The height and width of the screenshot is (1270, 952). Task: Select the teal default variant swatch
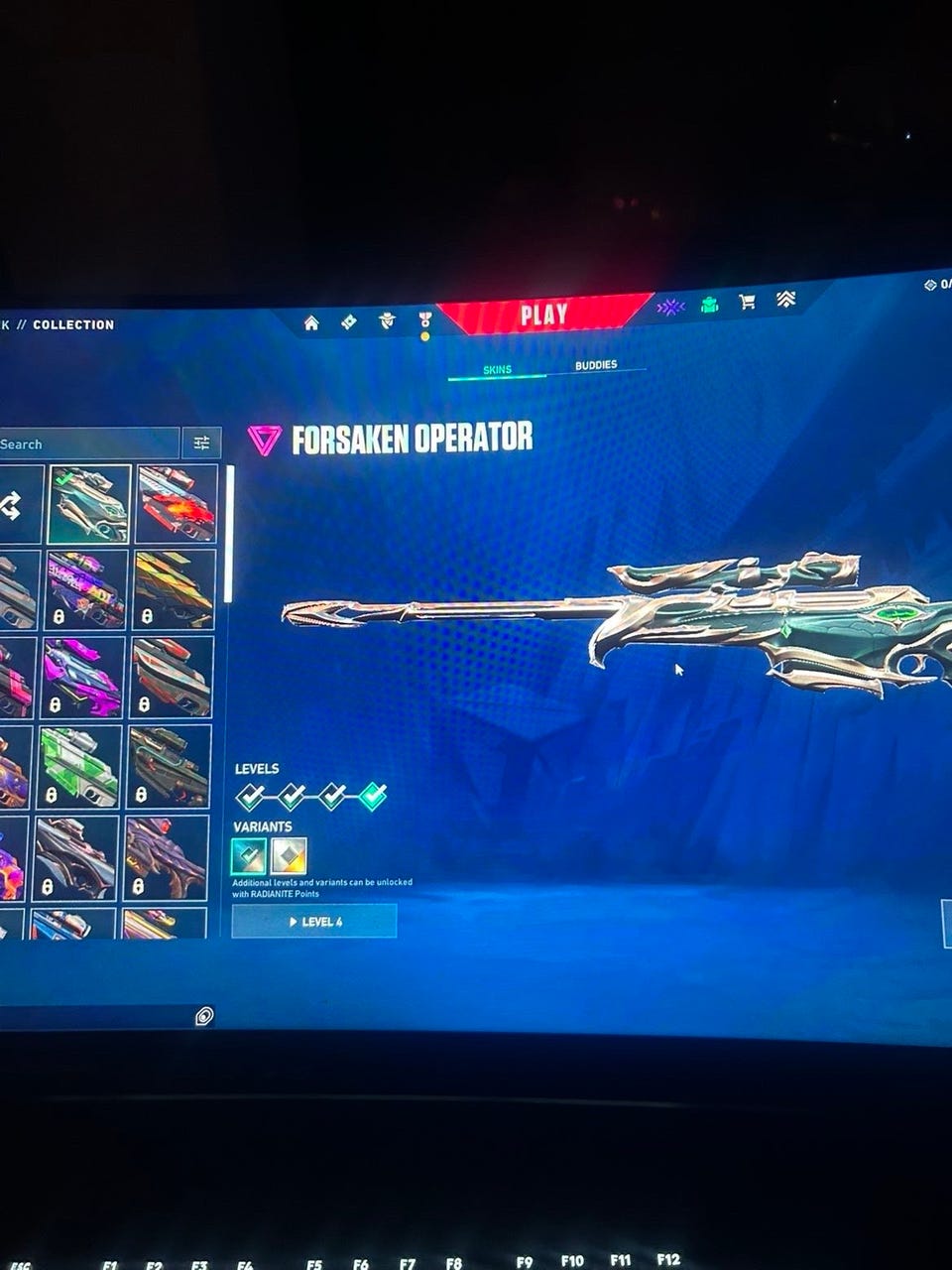tap(249, 855)
